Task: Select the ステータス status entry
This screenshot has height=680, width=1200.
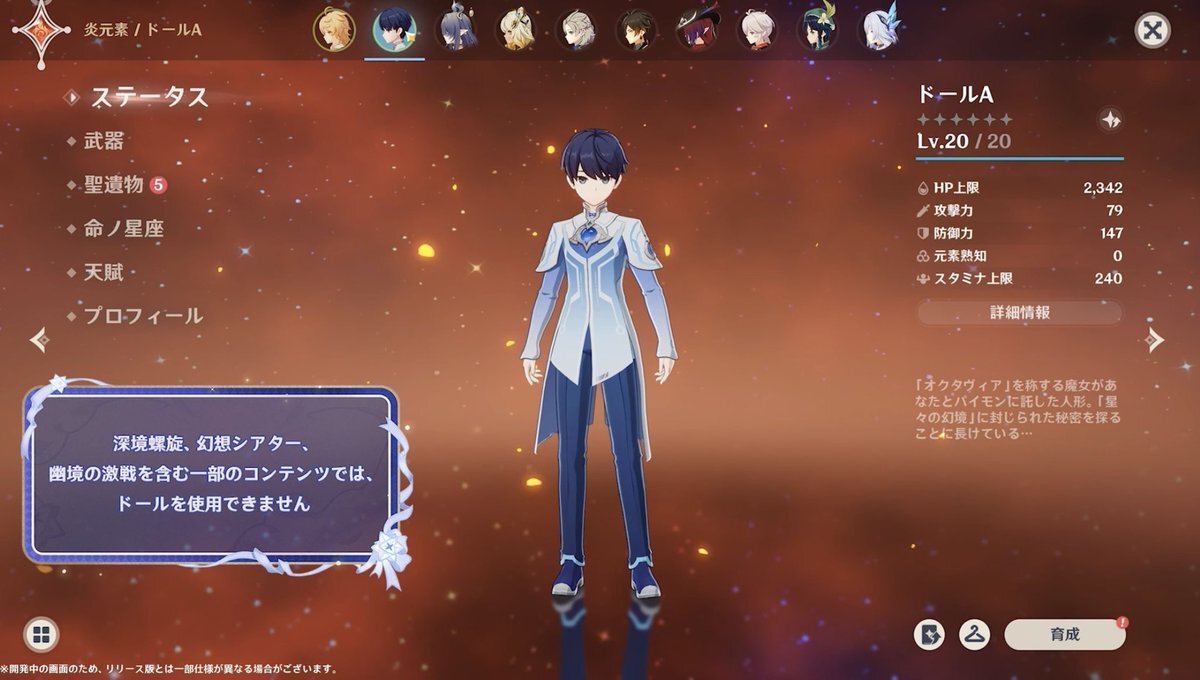Action: pyautogui.click(x=149, y=97)
